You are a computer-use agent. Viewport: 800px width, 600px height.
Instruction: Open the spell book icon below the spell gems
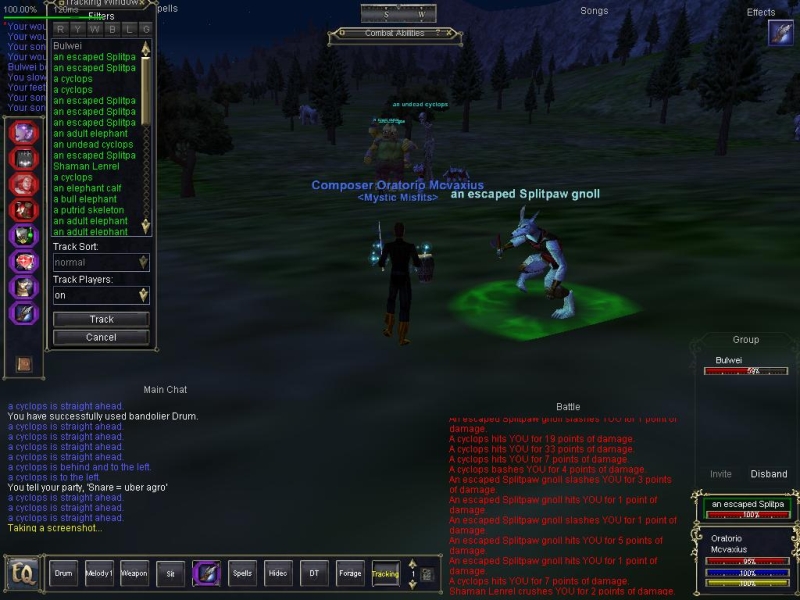24,364
